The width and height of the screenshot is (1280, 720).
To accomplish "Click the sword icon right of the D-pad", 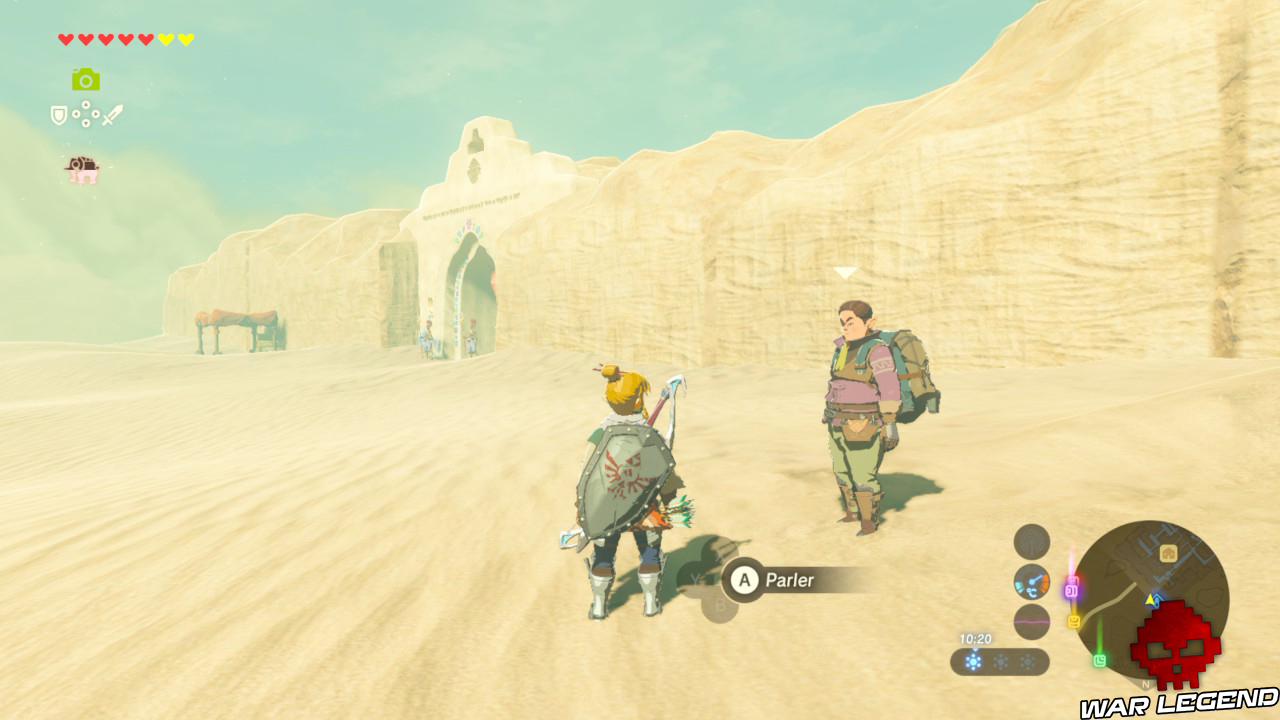I will pyautogui.click(x=113, y=114).
